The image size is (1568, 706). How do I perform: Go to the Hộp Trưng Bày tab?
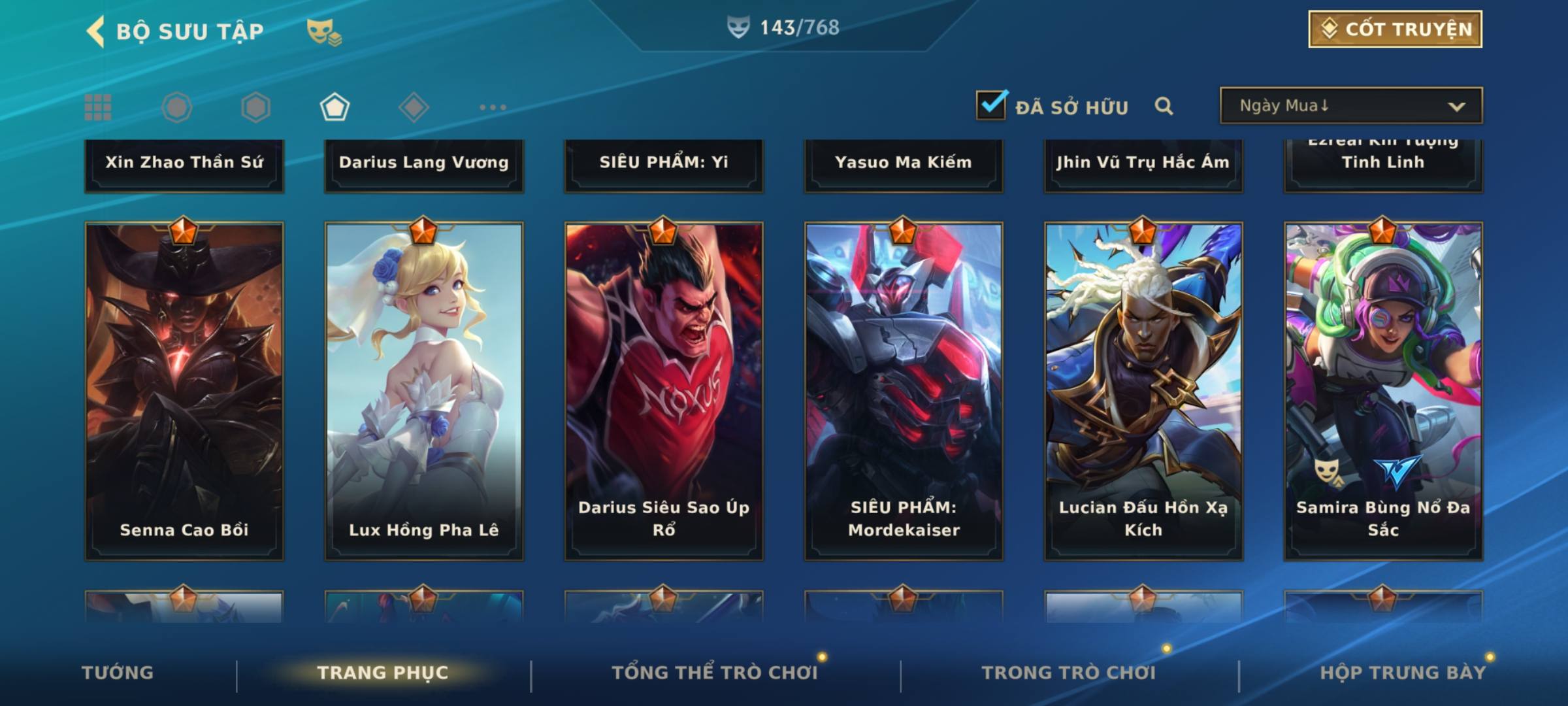click(1403, 673)
